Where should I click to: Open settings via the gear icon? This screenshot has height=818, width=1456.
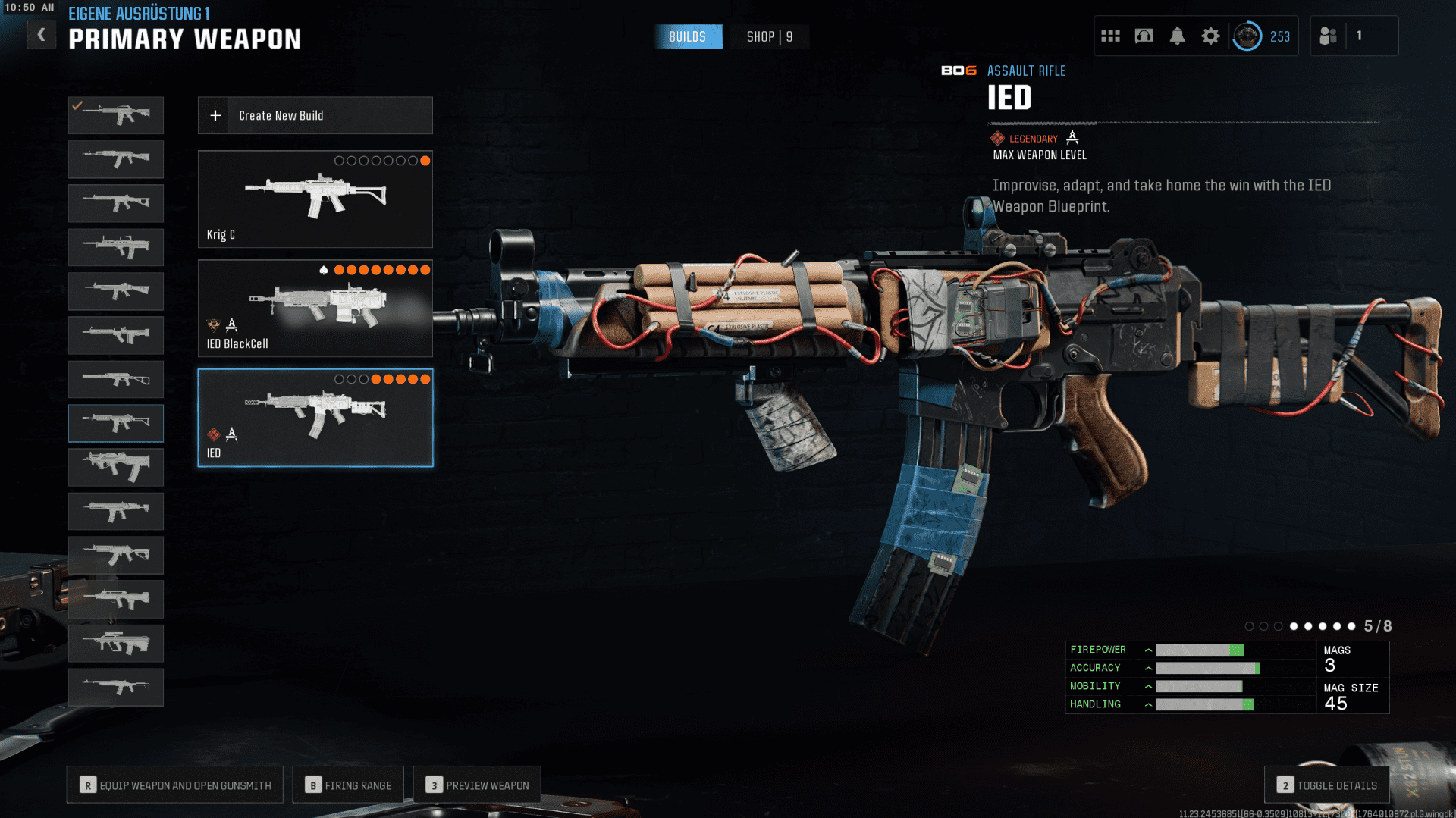[x=1210, y=36]
